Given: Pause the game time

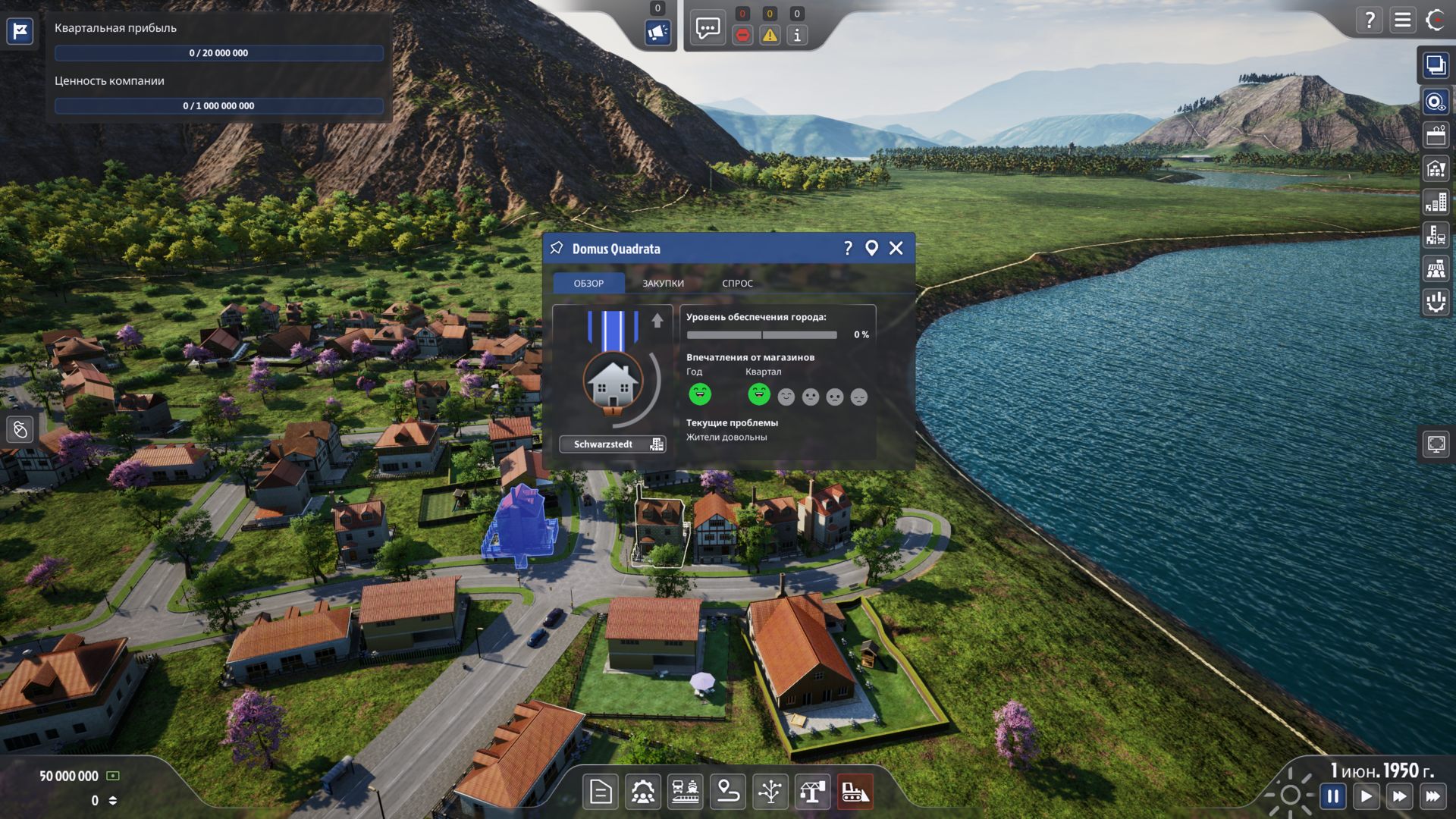Looking at the screenshot, I should coord(1332,795).
